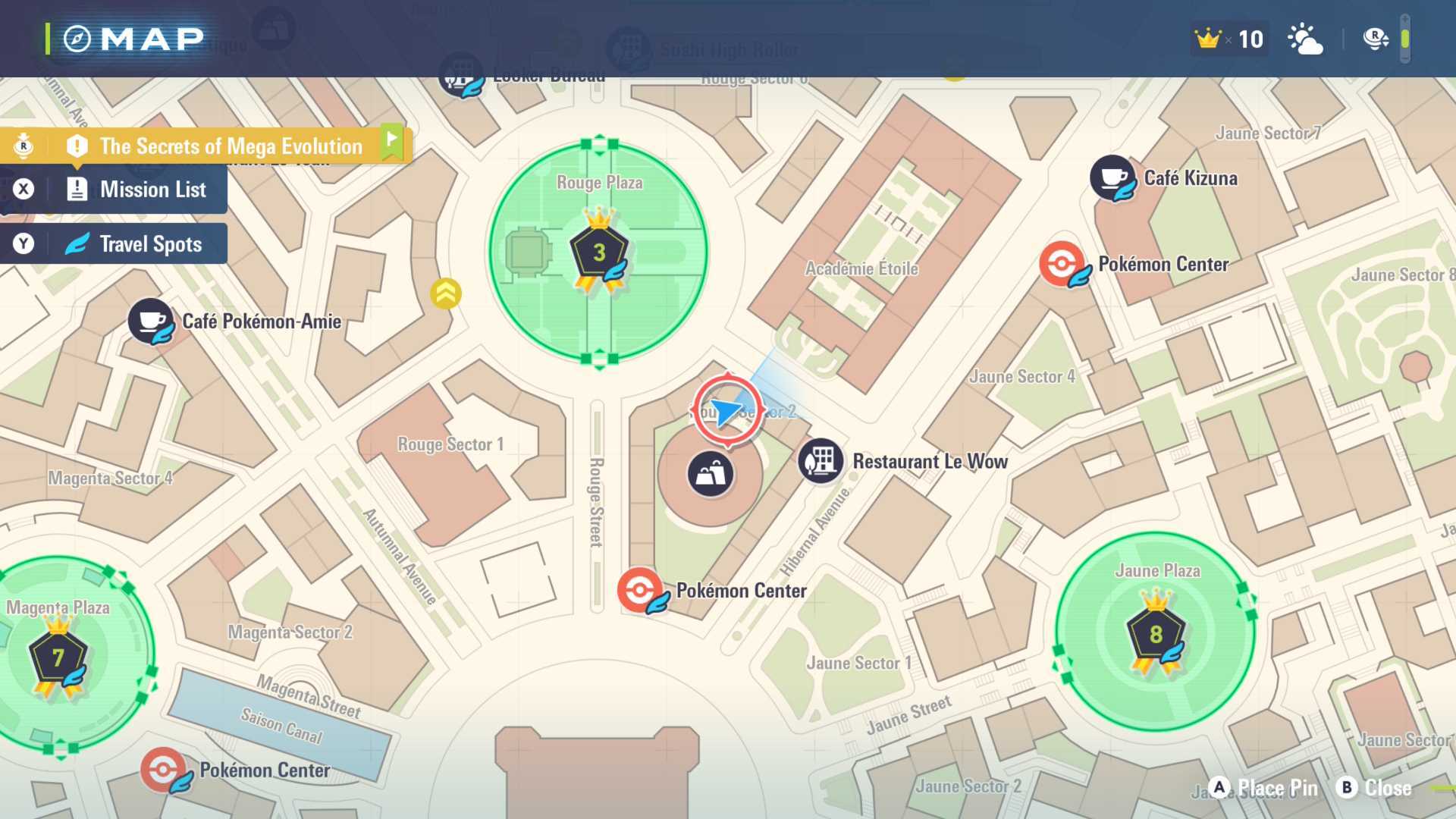Select the Pokémon Center by Saison Canal
This screenshot has width=1456, height=819.
point(163,770)
